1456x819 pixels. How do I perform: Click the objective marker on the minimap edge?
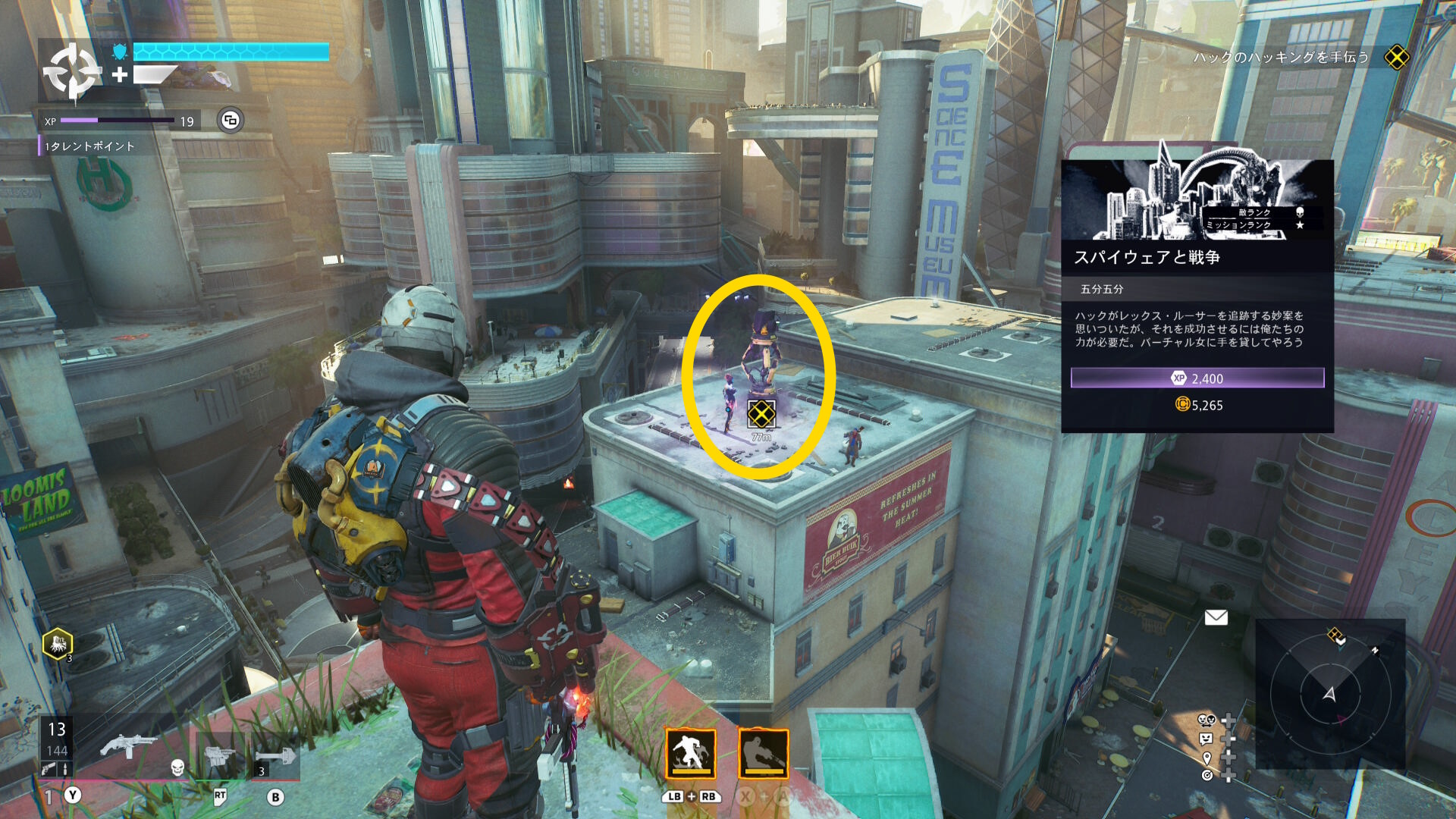pyautogui.click(x=1335, y=635)
